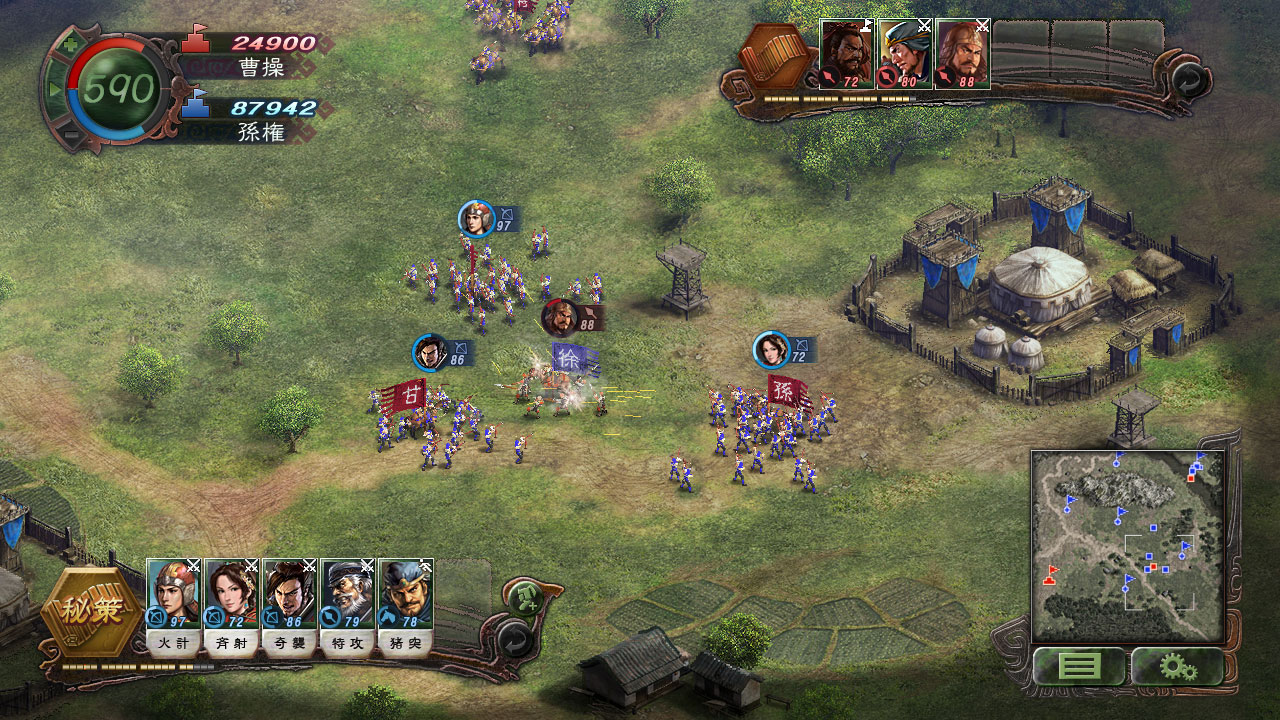1280x720 pixels.
Task: Increase game speed with the plus button
Action: [x=70, y=44]
